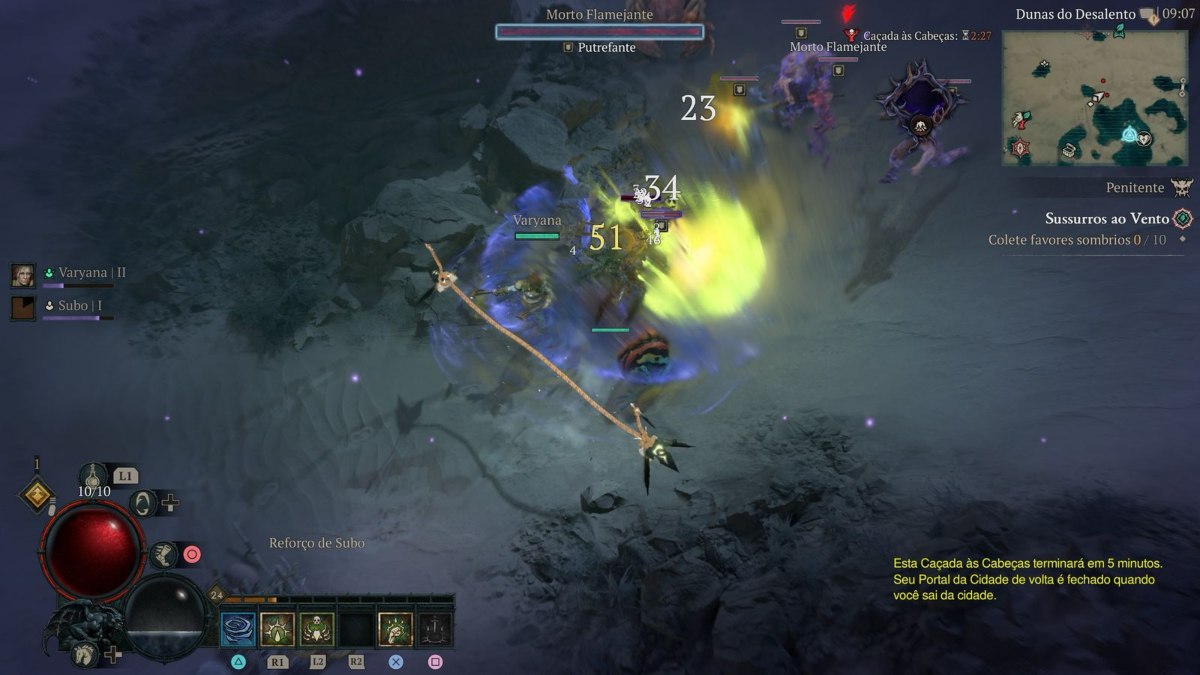The height and width of the screenshot is (675, 1200).
Task: Select the darkened sword skill slot
Action: (435, 629)
